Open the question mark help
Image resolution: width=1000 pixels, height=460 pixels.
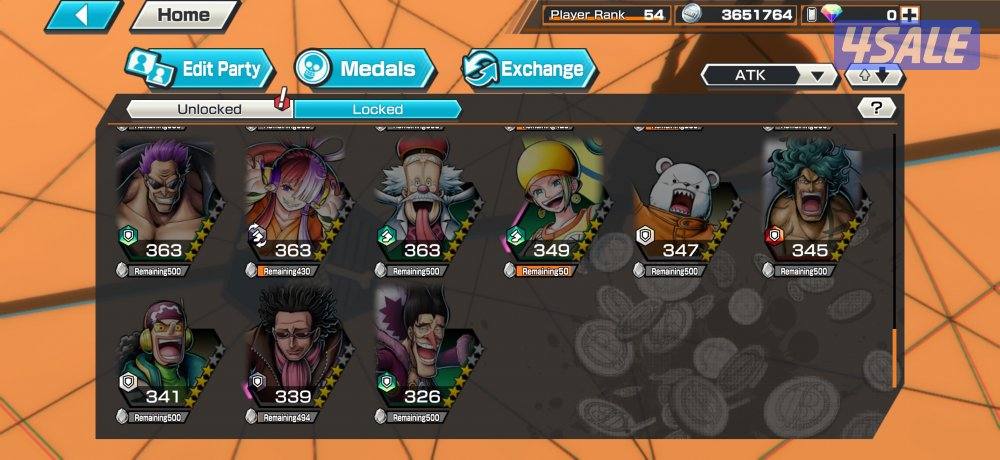(x=876, y=108)
